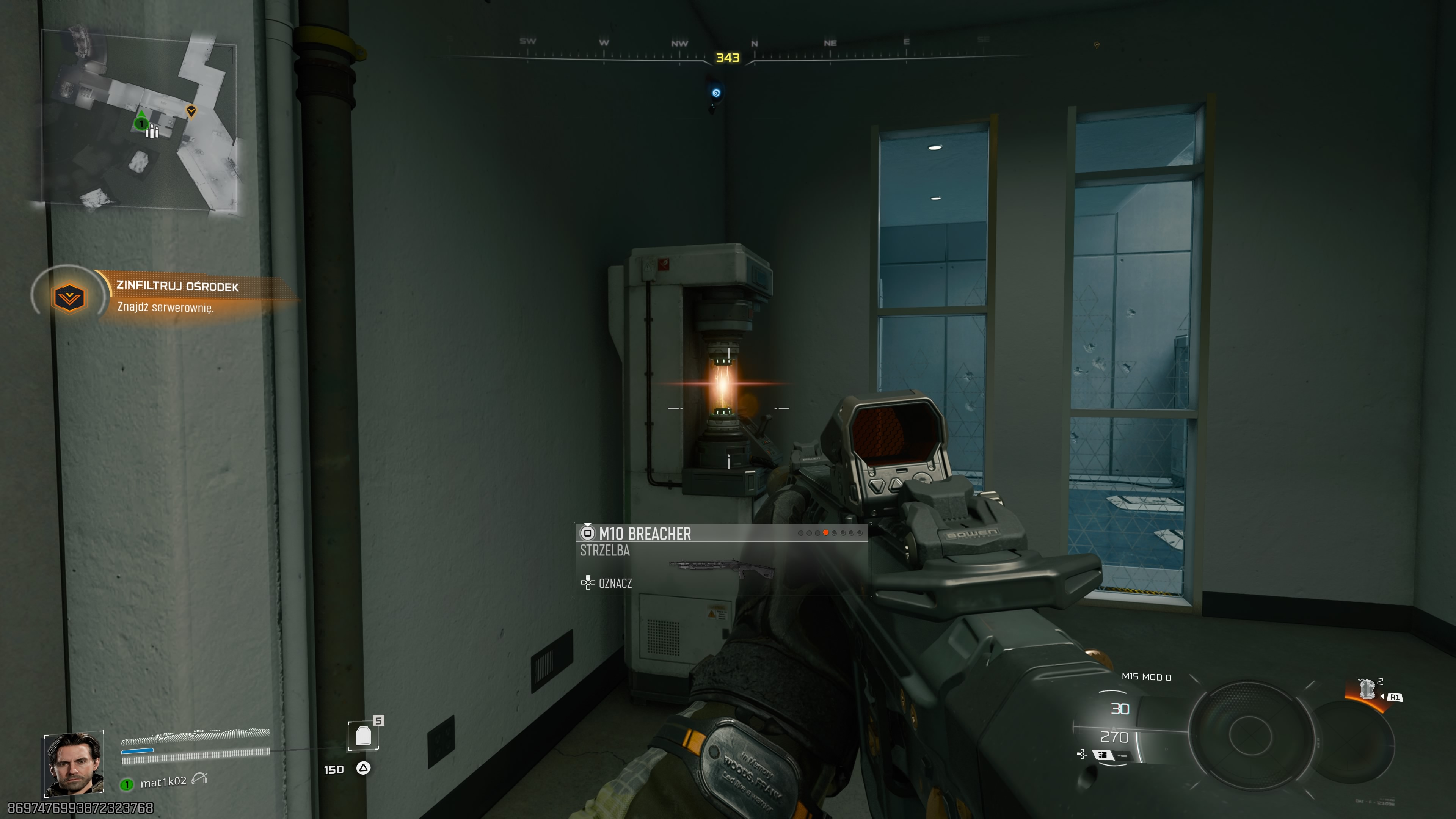Click the filled orange dot in the attachment indicator row
Viewport: 1456px width, 819px height.
(x=825, y=533)
